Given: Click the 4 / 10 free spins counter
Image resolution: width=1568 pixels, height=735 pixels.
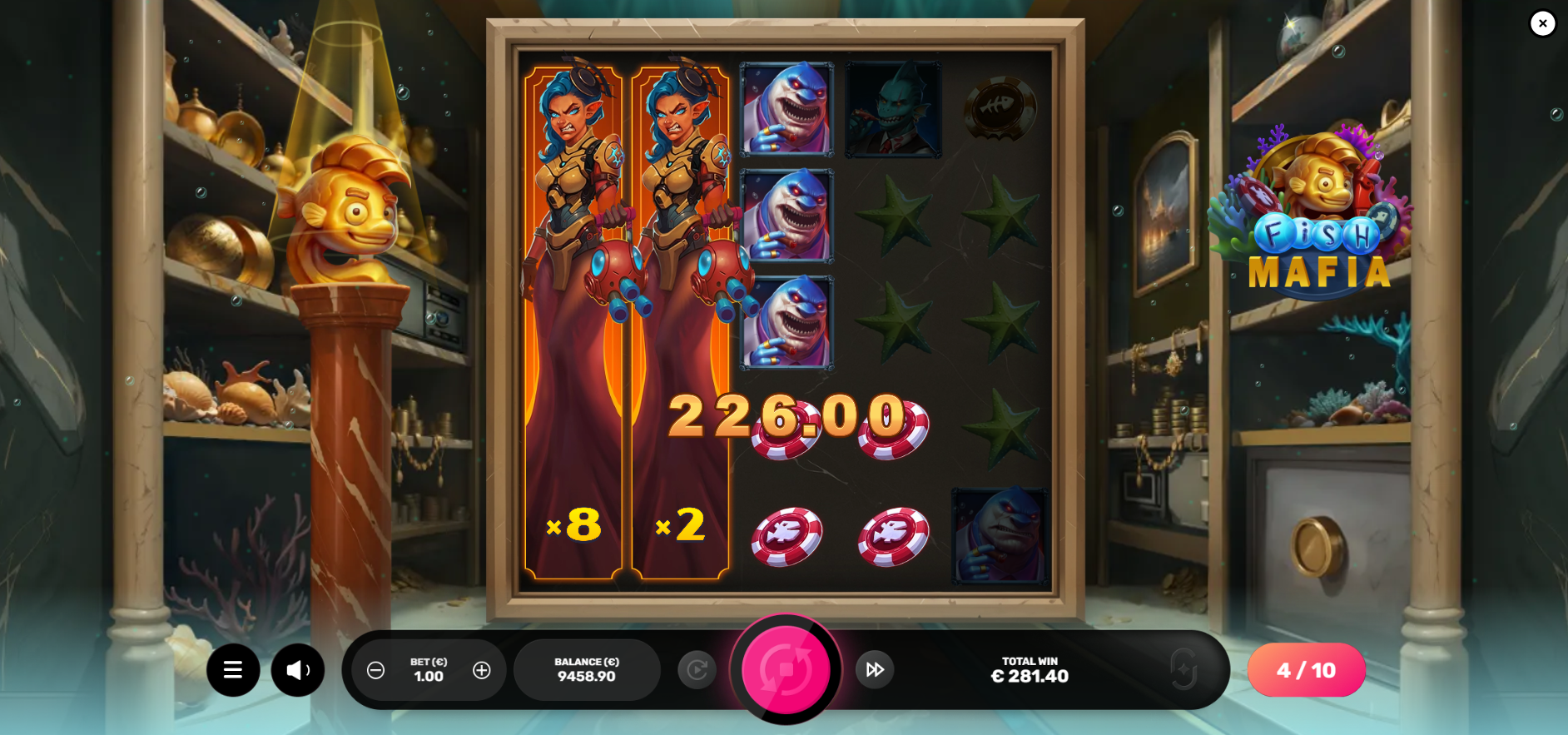Looking at the screenshot, I should (1306, 670).
